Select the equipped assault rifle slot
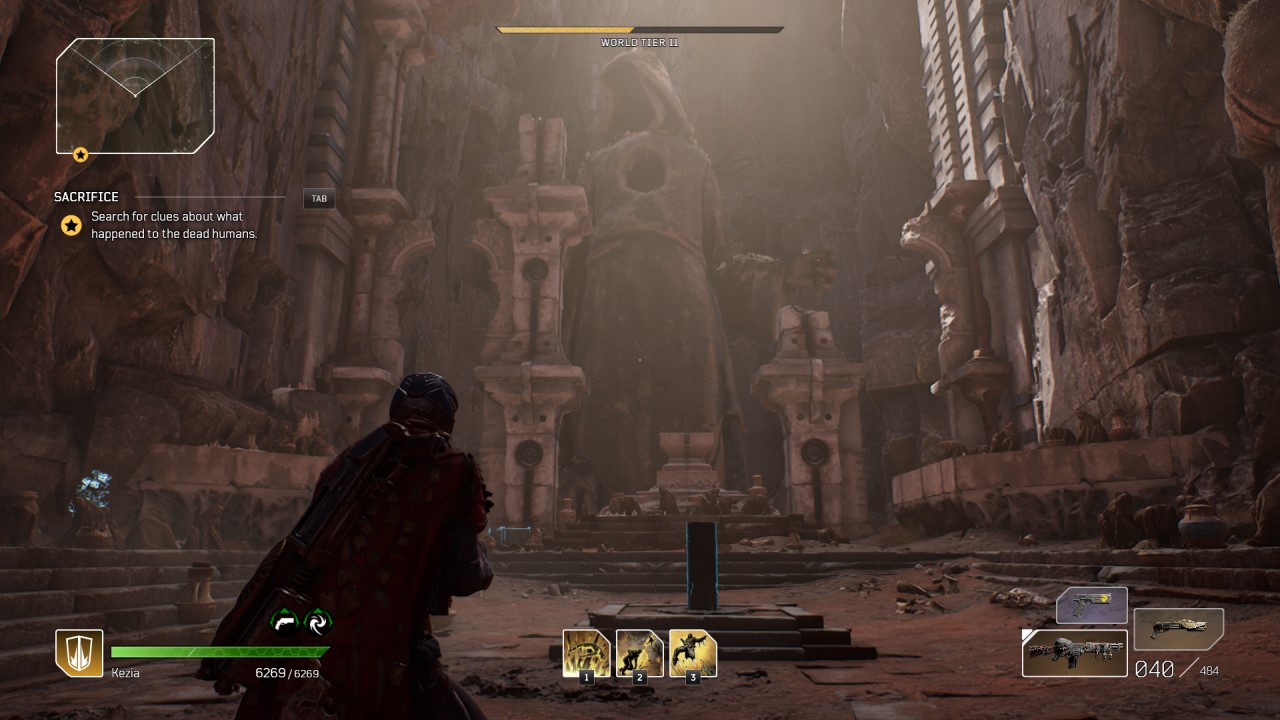1280x720 pixels. [1075, 652]
